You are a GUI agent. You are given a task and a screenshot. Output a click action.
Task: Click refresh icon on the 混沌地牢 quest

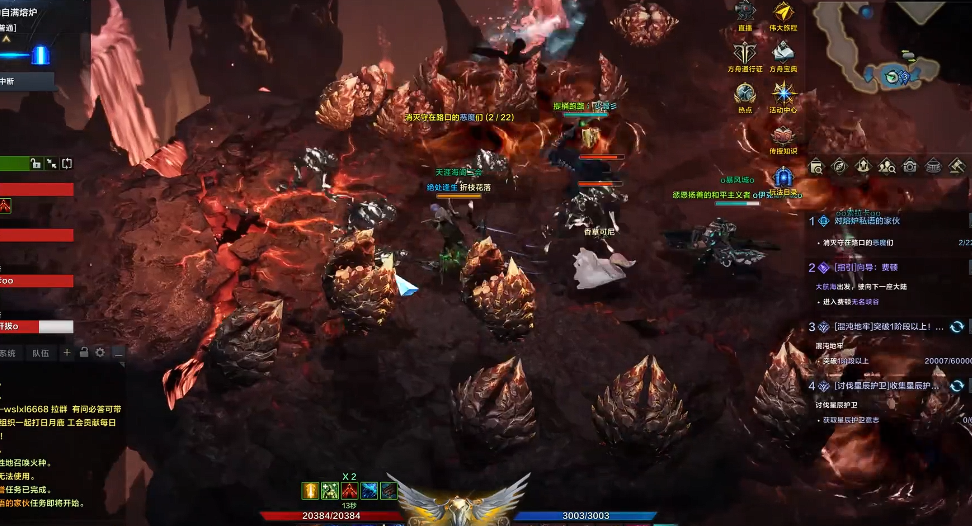click(x=957, y=327)
